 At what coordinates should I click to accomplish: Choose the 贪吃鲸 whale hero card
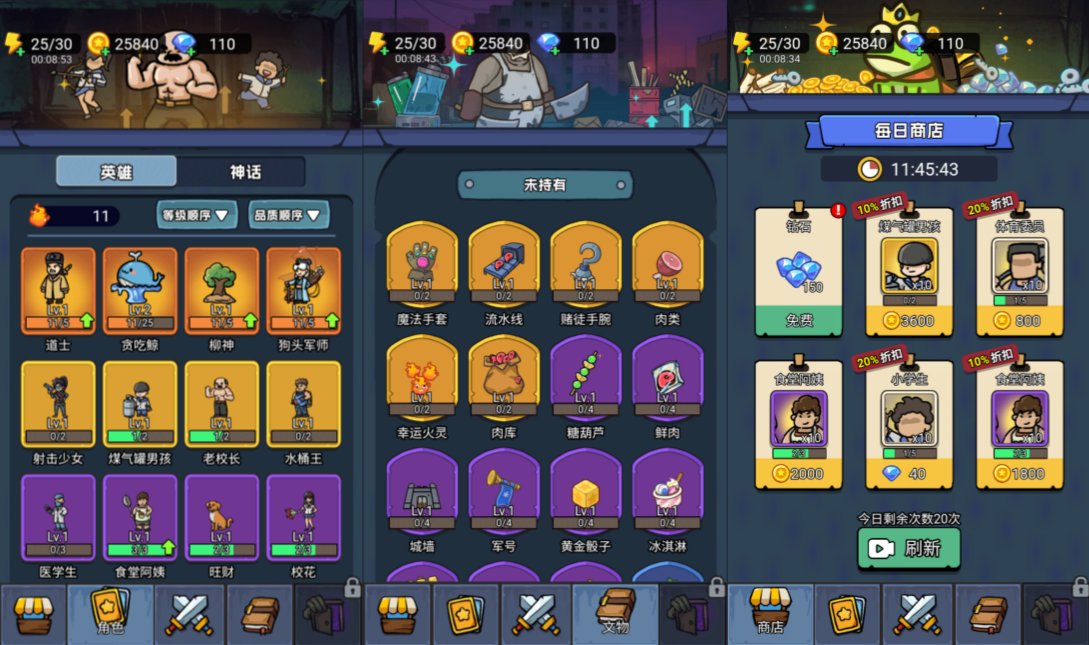[140, 290]
